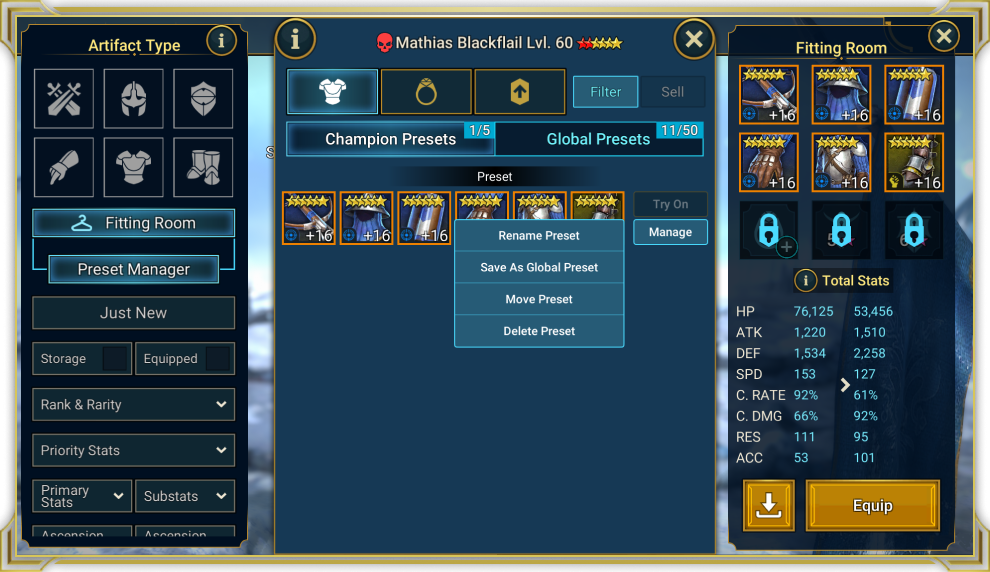Select Save As Global Preset option
Viewport: 990px width, 572px height.
click(x=539, y=268)
